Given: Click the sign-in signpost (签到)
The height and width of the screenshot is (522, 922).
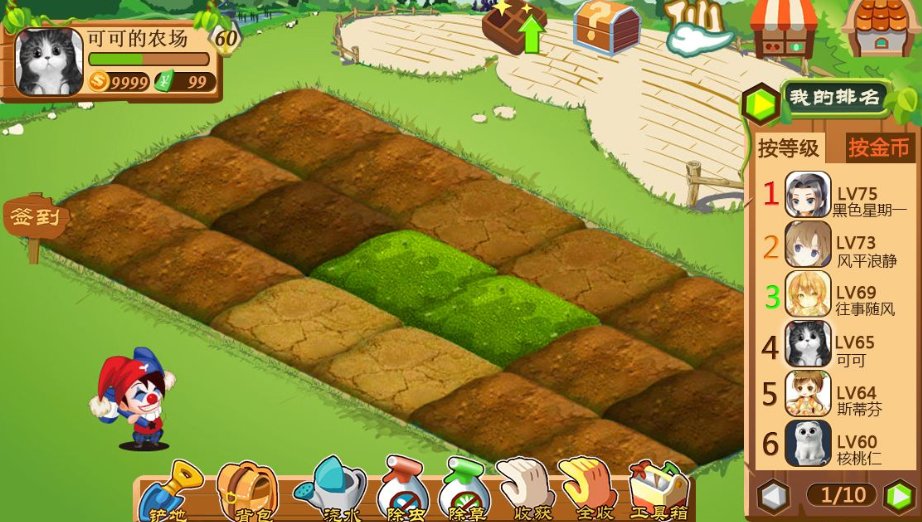Looking at the screenshot, I should [35, 219].
